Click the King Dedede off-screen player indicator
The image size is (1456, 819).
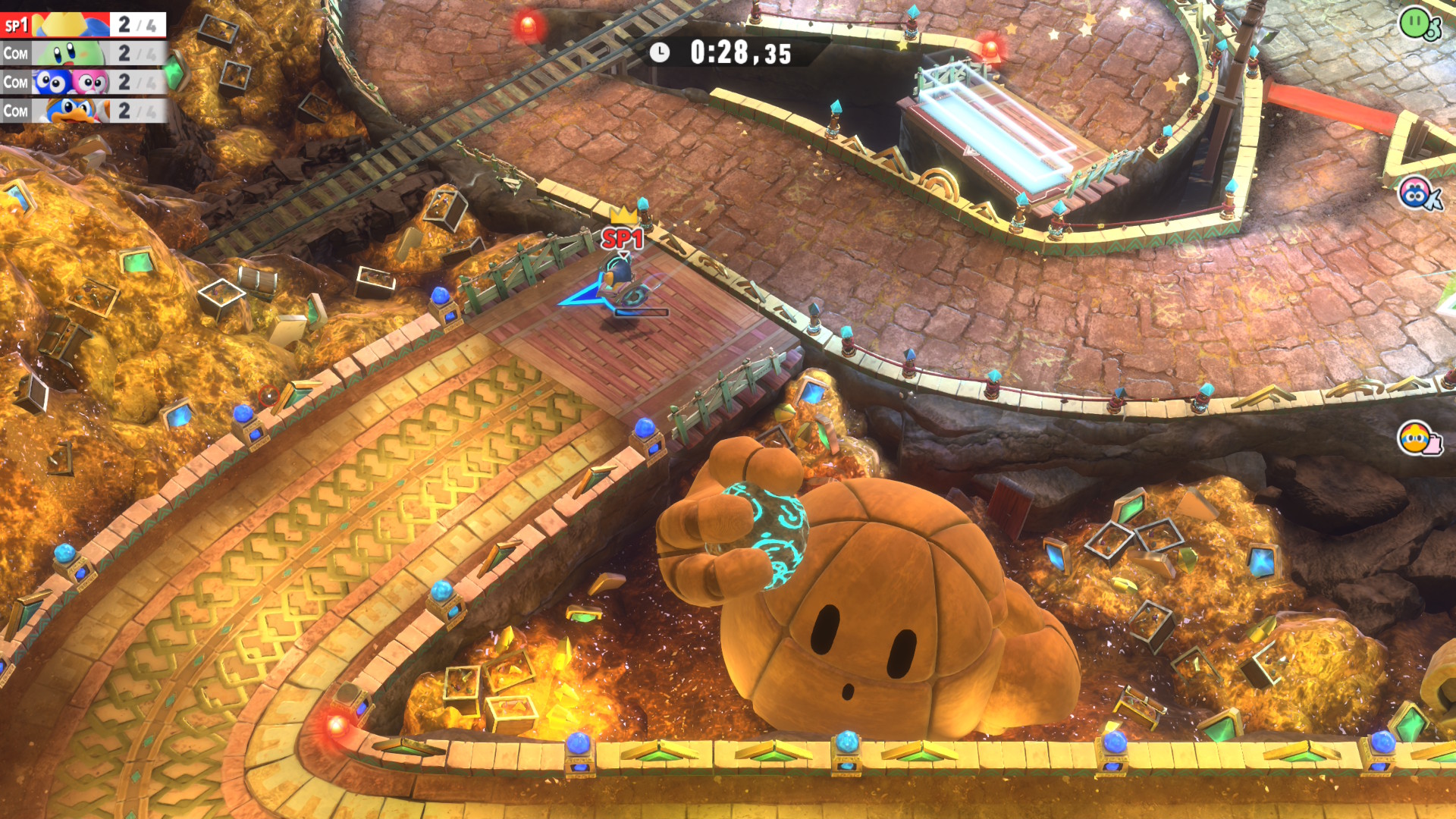(1419, 438)
